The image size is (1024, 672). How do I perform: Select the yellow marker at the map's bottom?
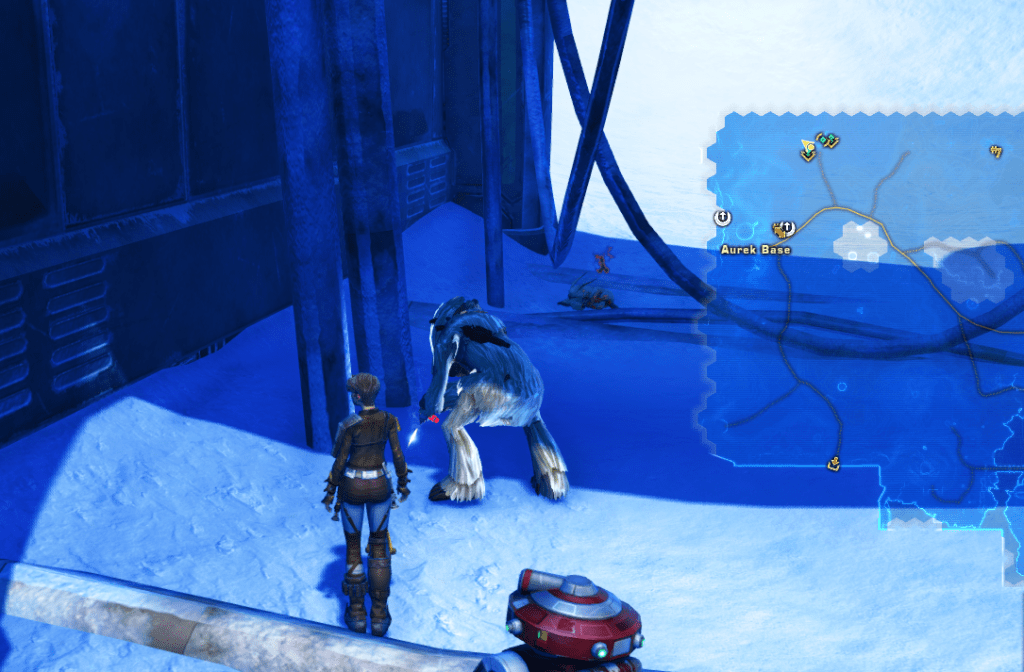point(833,463)
